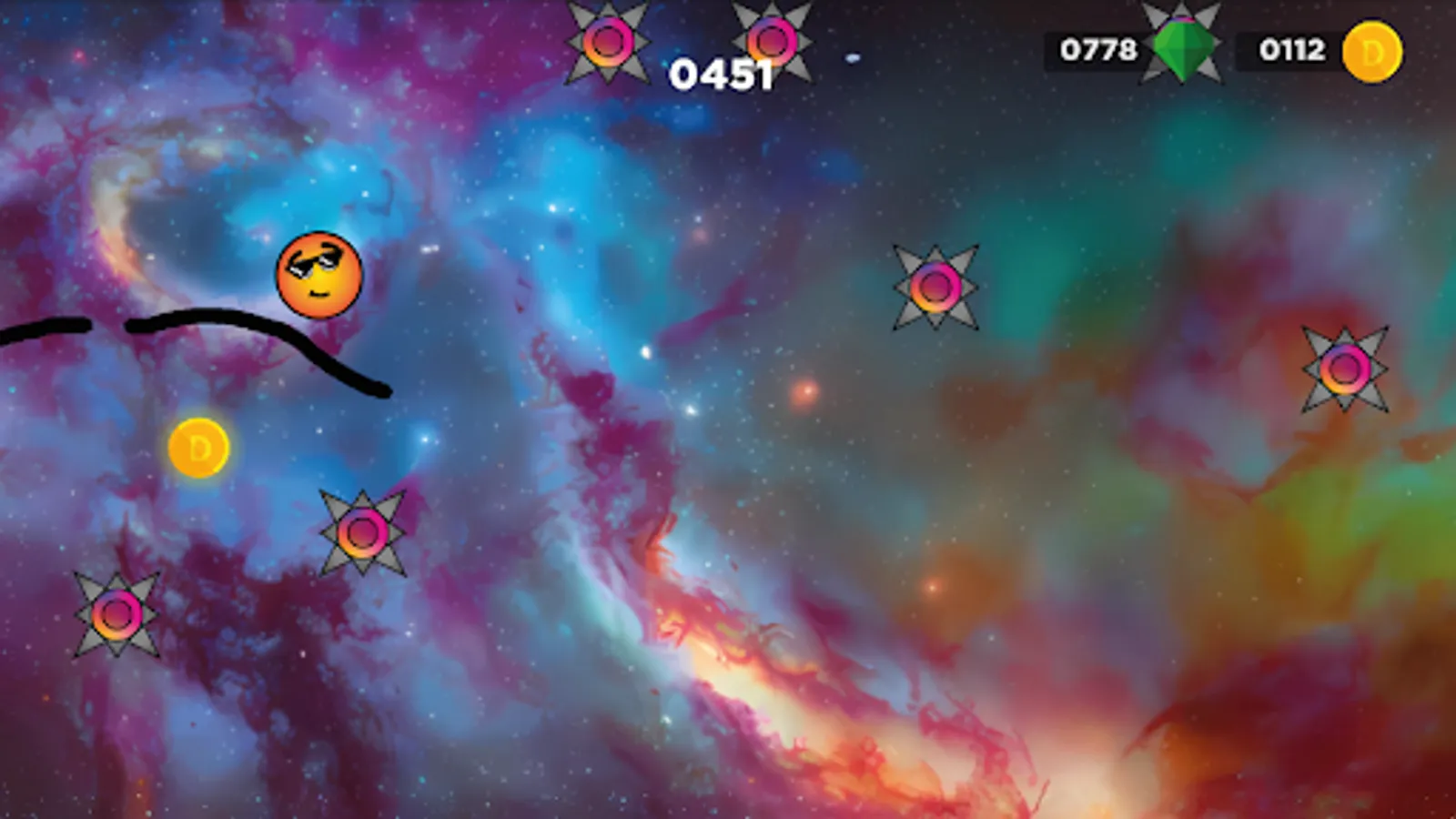Select the 0778 gem total readout

tap(1097, 50)
